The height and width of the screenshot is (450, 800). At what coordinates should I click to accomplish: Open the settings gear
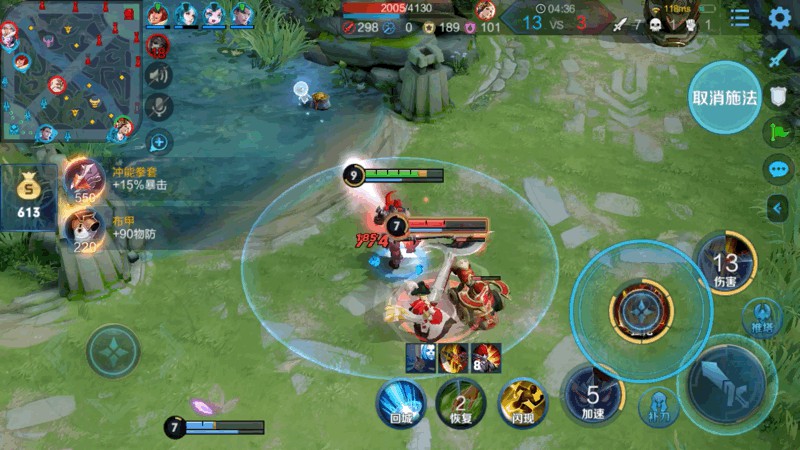(780, 18)
